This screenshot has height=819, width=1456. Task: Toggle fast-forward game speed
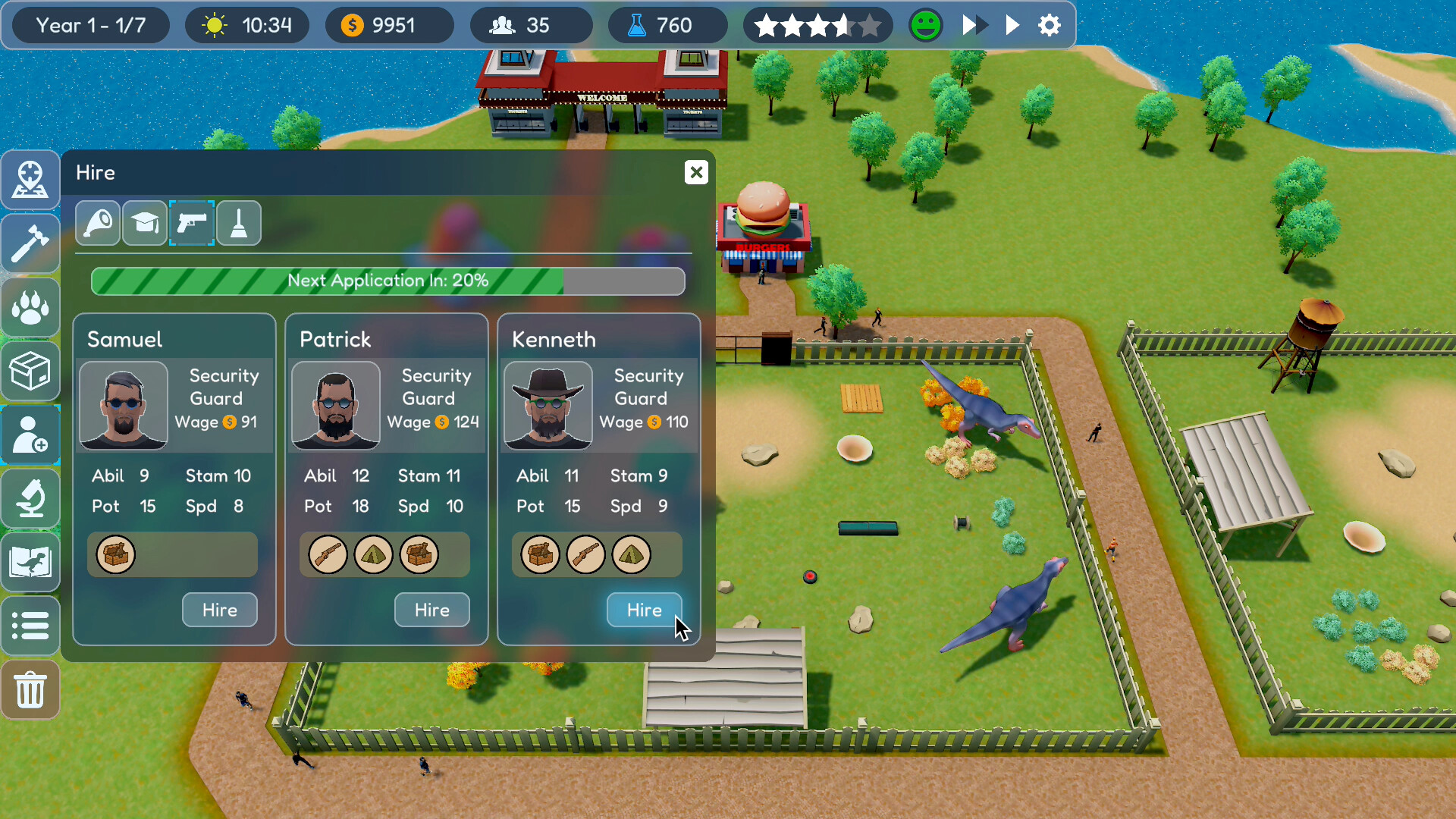(973, 25)
